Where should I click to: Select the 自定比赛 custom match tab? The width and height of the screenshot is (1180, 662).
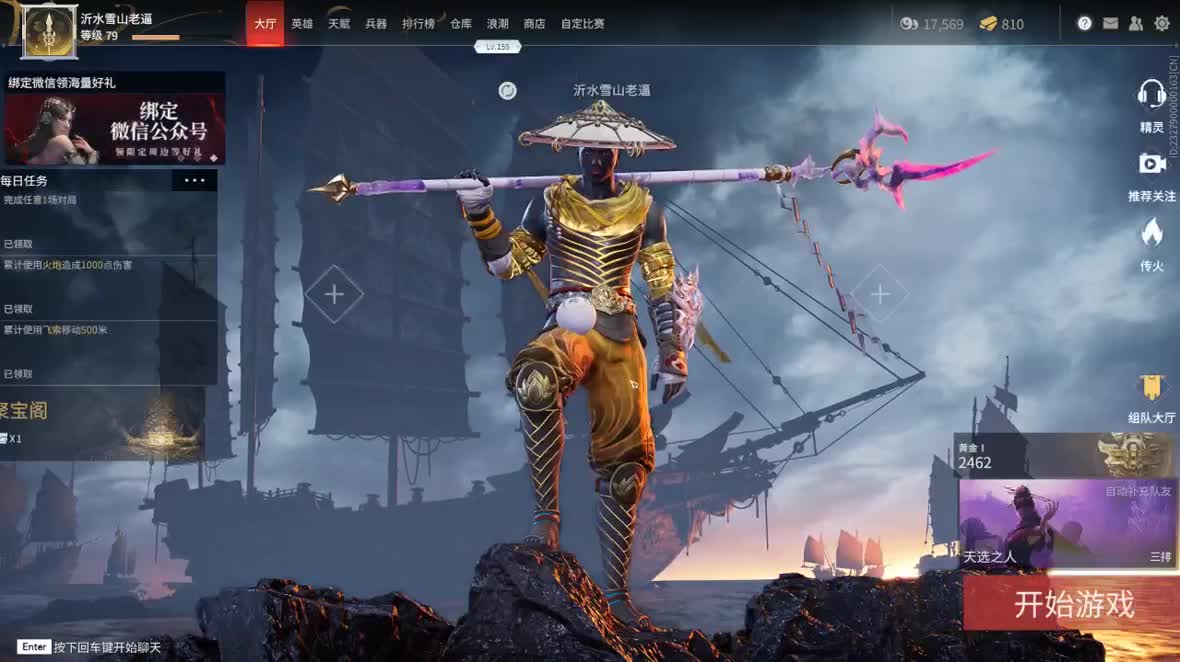click(x=583, y=23)
